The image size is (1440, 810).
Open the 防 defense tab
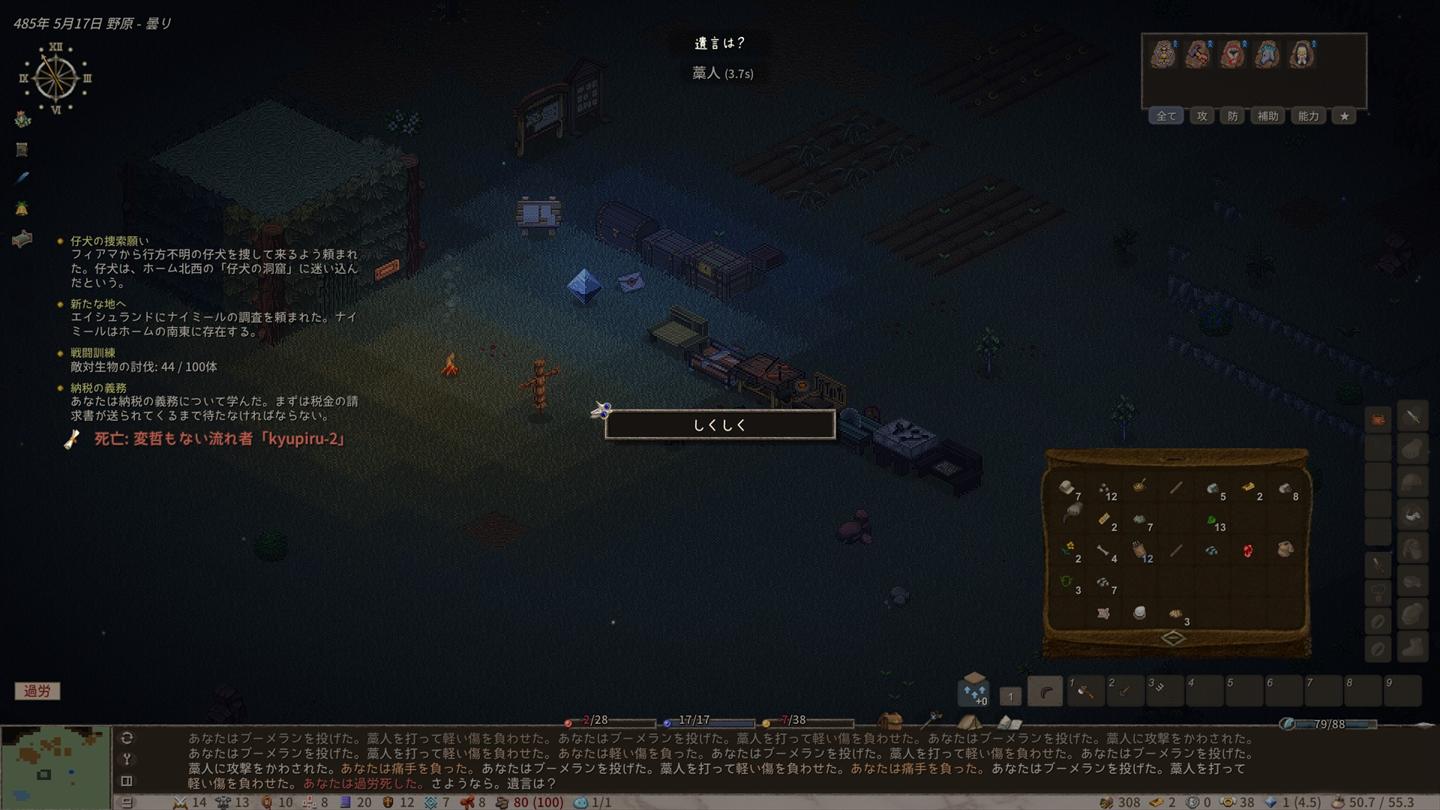(1232, 116)
